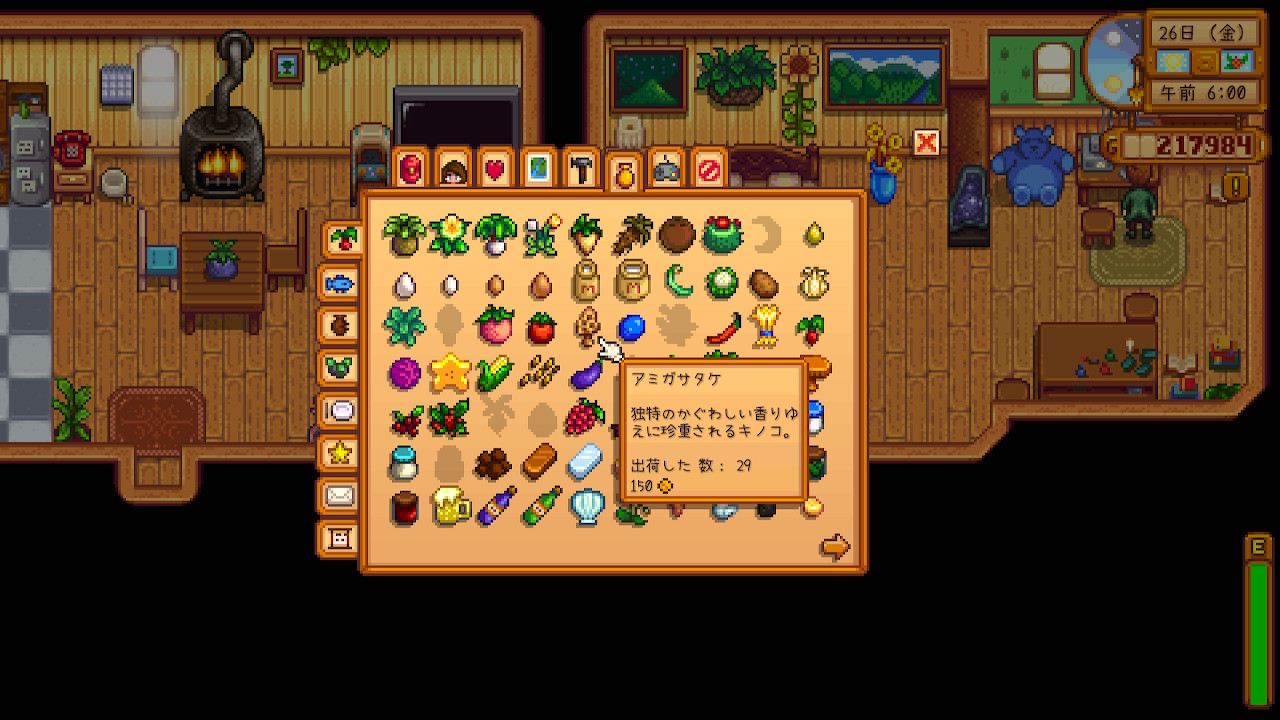Select the fish collection side tab
Viewport: 1280px width, 720px height.
[x=340, y=283]
